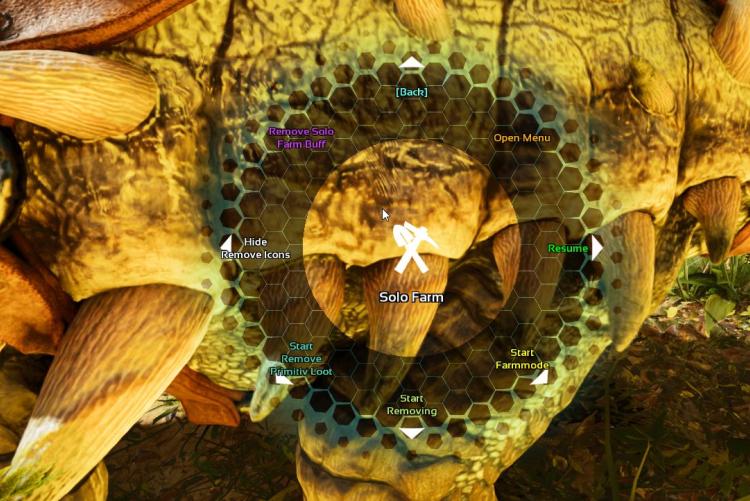This screenshot has height=501, width=750.
Task: Select Hide Remove Icons
Action: (x=256, y=248)
